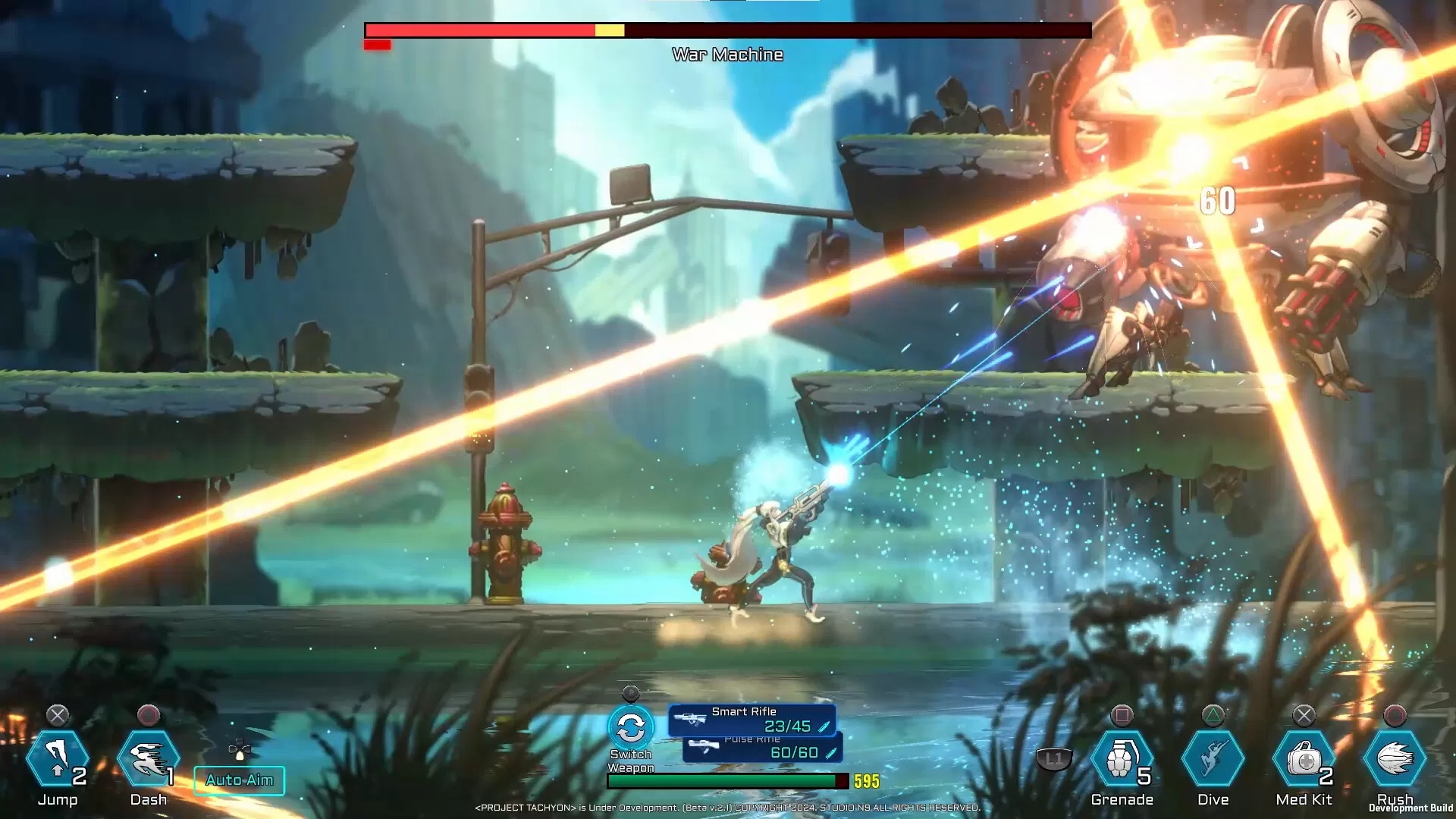The height and width of the screenshot is (819, 1456).
Task: Trigger the Rush ability icon
Action: pyautogui.click(x=1395, y=759)
